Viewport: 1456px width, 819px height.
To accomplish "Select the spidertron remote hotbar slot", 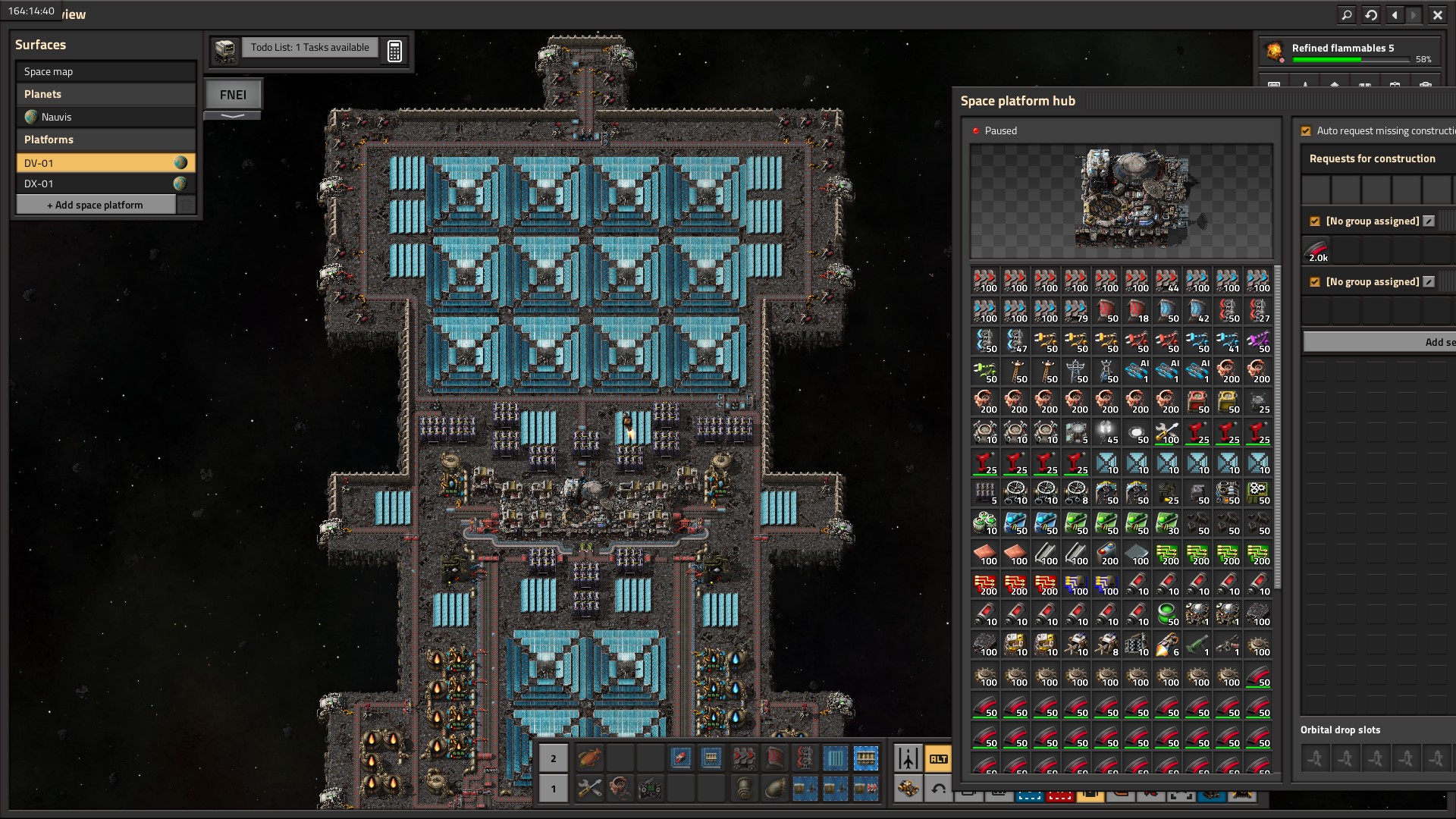I will tap(650, 789).
